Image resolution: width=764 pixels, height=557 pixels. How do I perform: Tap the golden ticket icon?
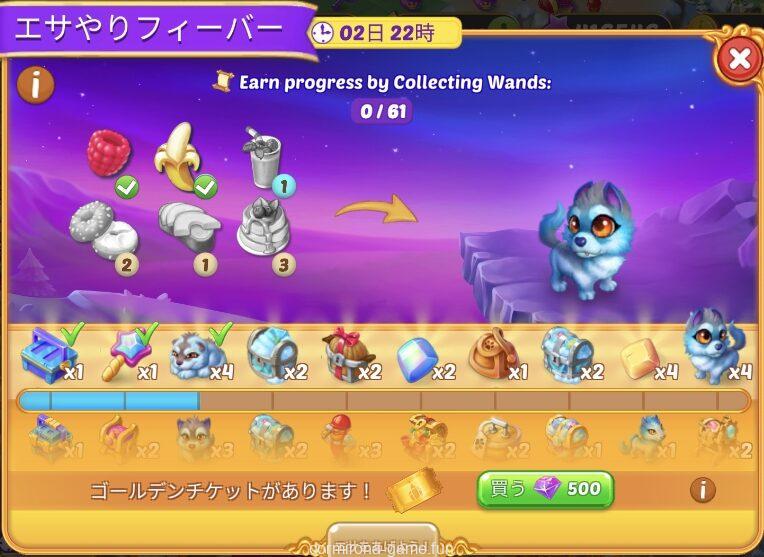[x=416, y=490]
